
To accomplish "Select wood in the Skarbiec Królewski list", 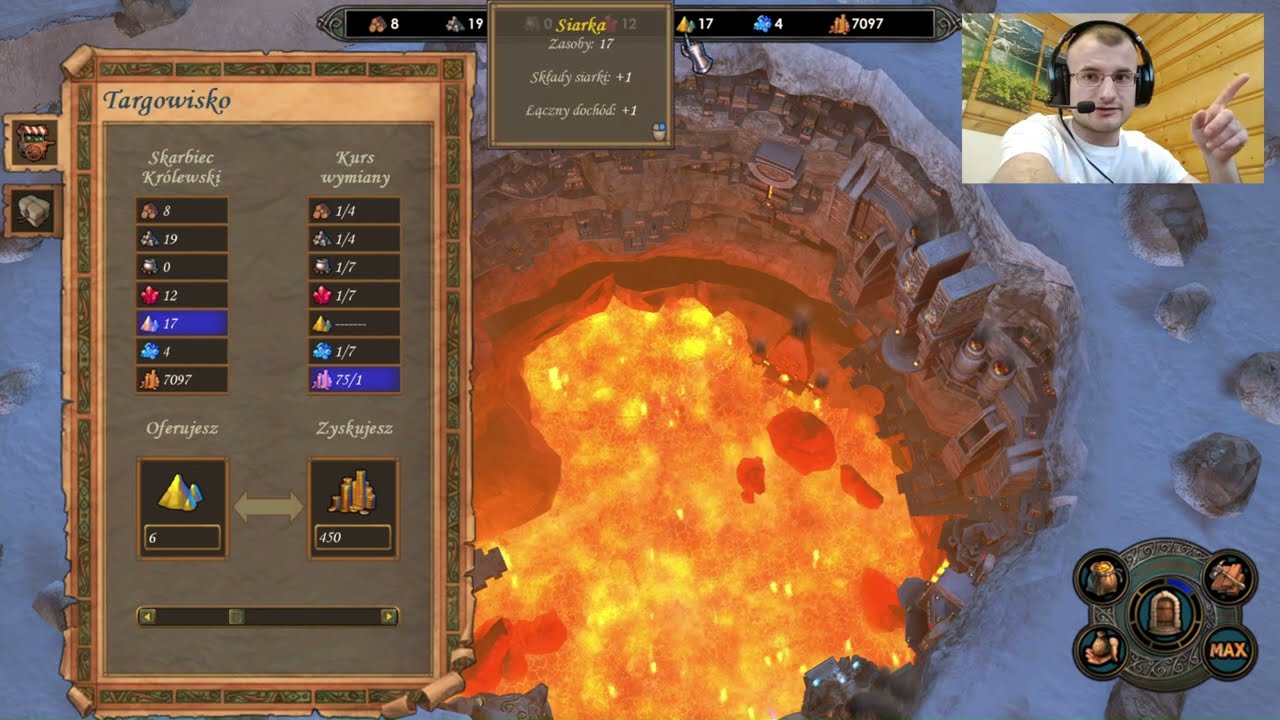I will [181, 211].
